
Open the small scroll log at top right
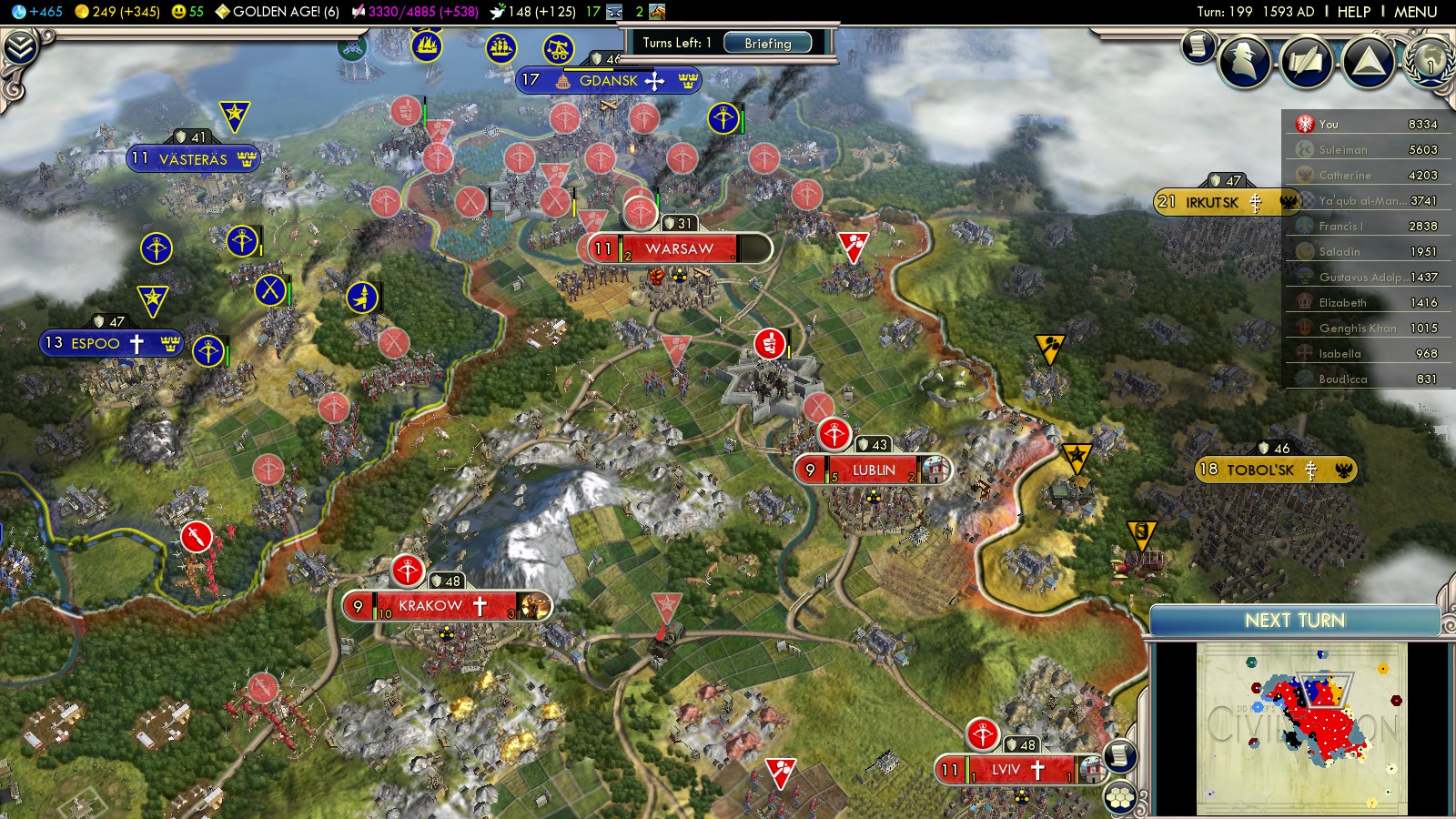1199,45
